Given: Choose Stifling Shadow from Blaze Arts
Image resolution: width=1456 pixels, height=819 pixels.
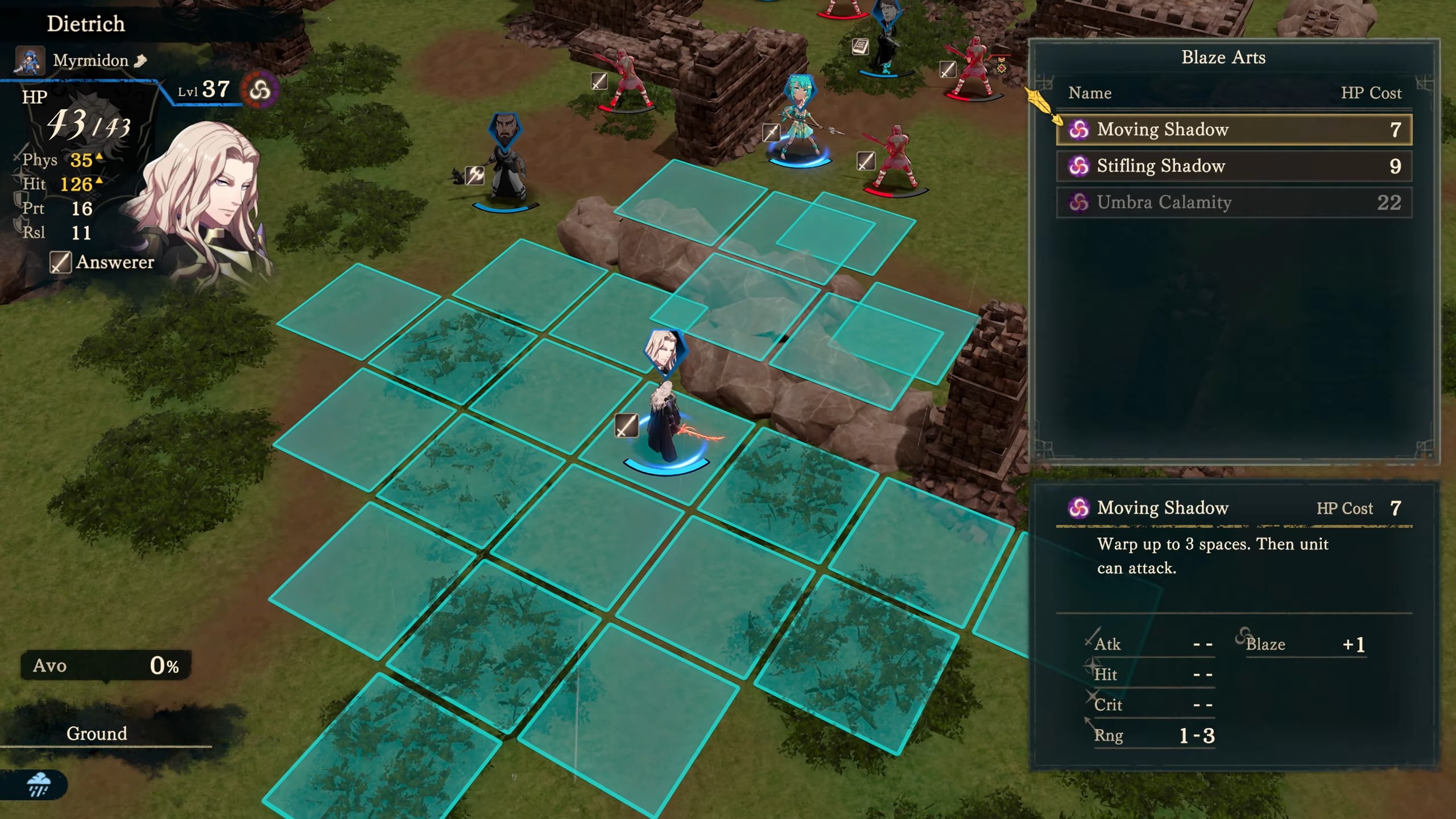Looking at the screenshot, I should tap(1233, 166).
